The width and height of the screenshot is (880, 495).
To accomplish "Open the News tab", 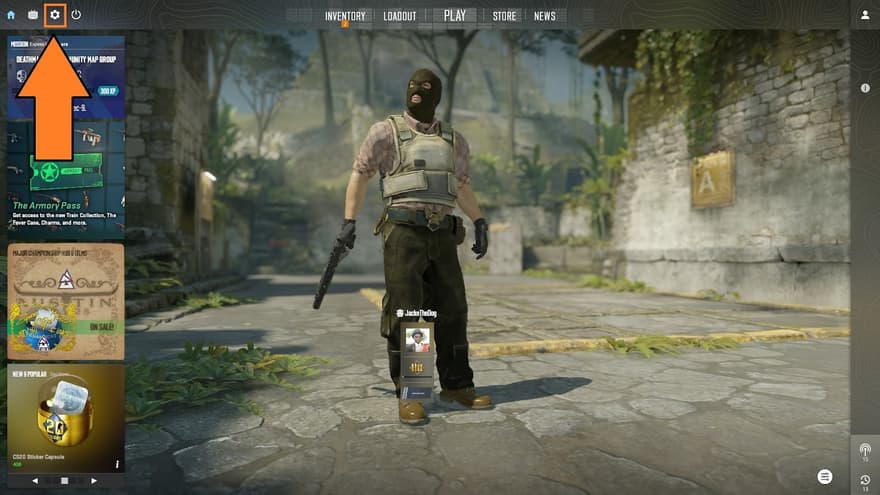I will (x=545, y=16).
